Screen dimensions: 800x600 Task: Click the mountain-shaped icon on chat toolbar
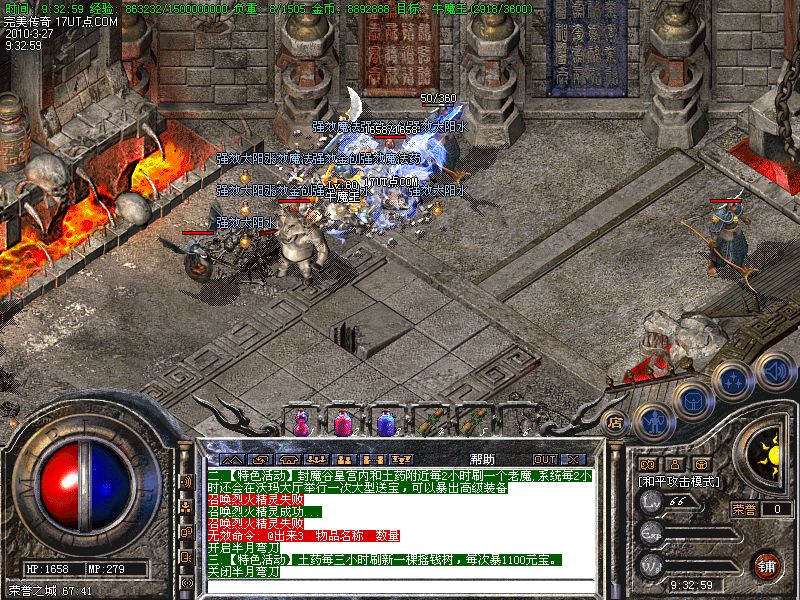[231, 459]
